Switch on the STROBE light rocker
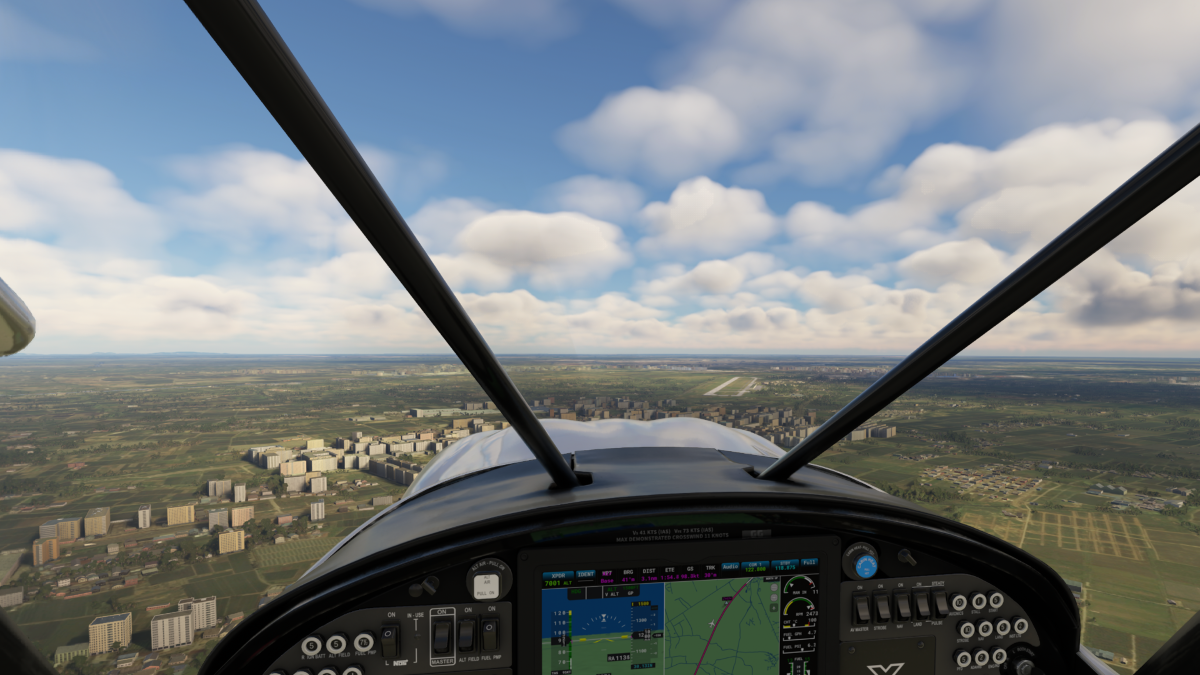 pos(882,607)
